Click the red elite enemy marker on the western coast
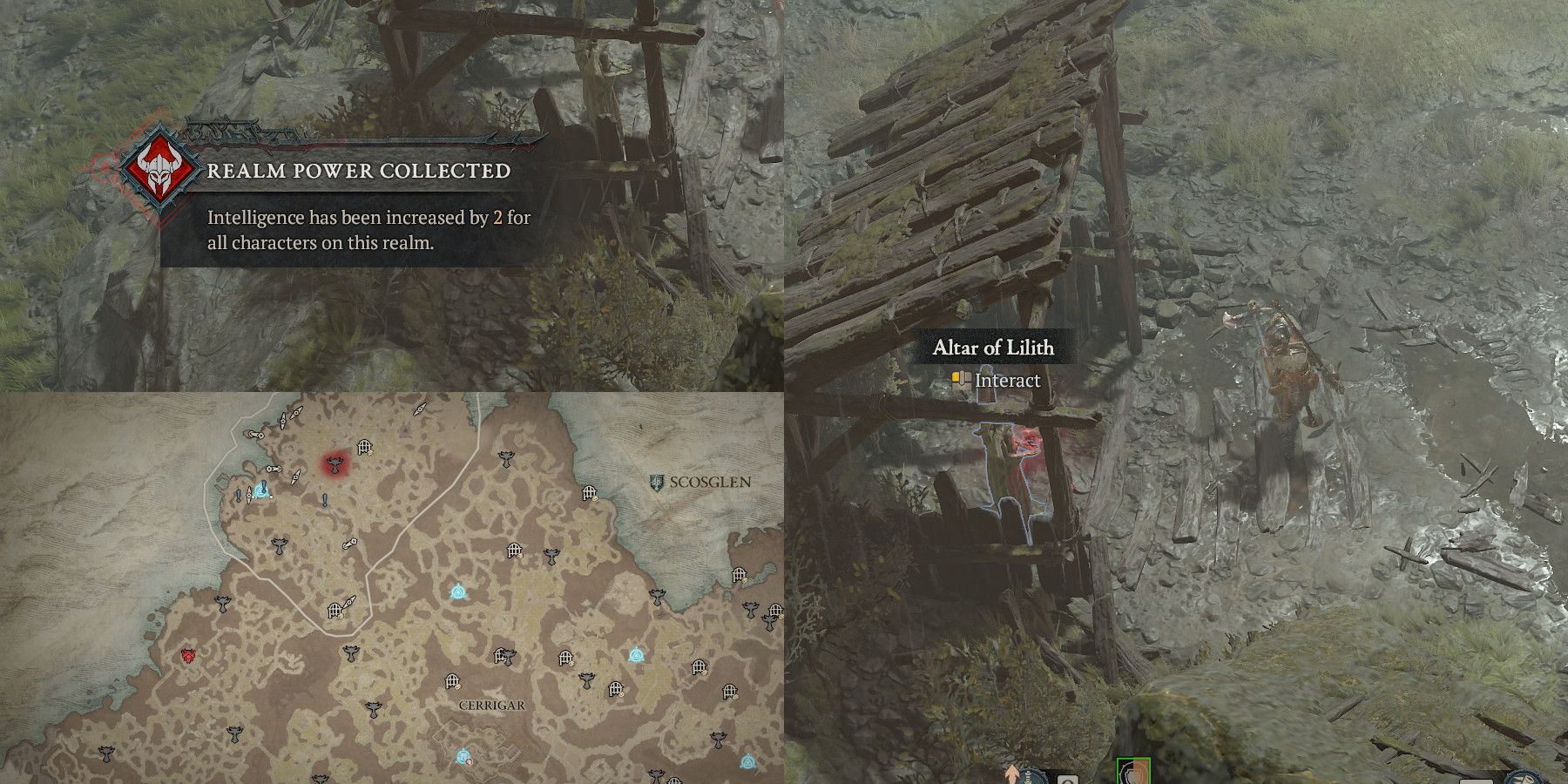The height and width of the screenshot is (784, 1568). pos(187,655)
